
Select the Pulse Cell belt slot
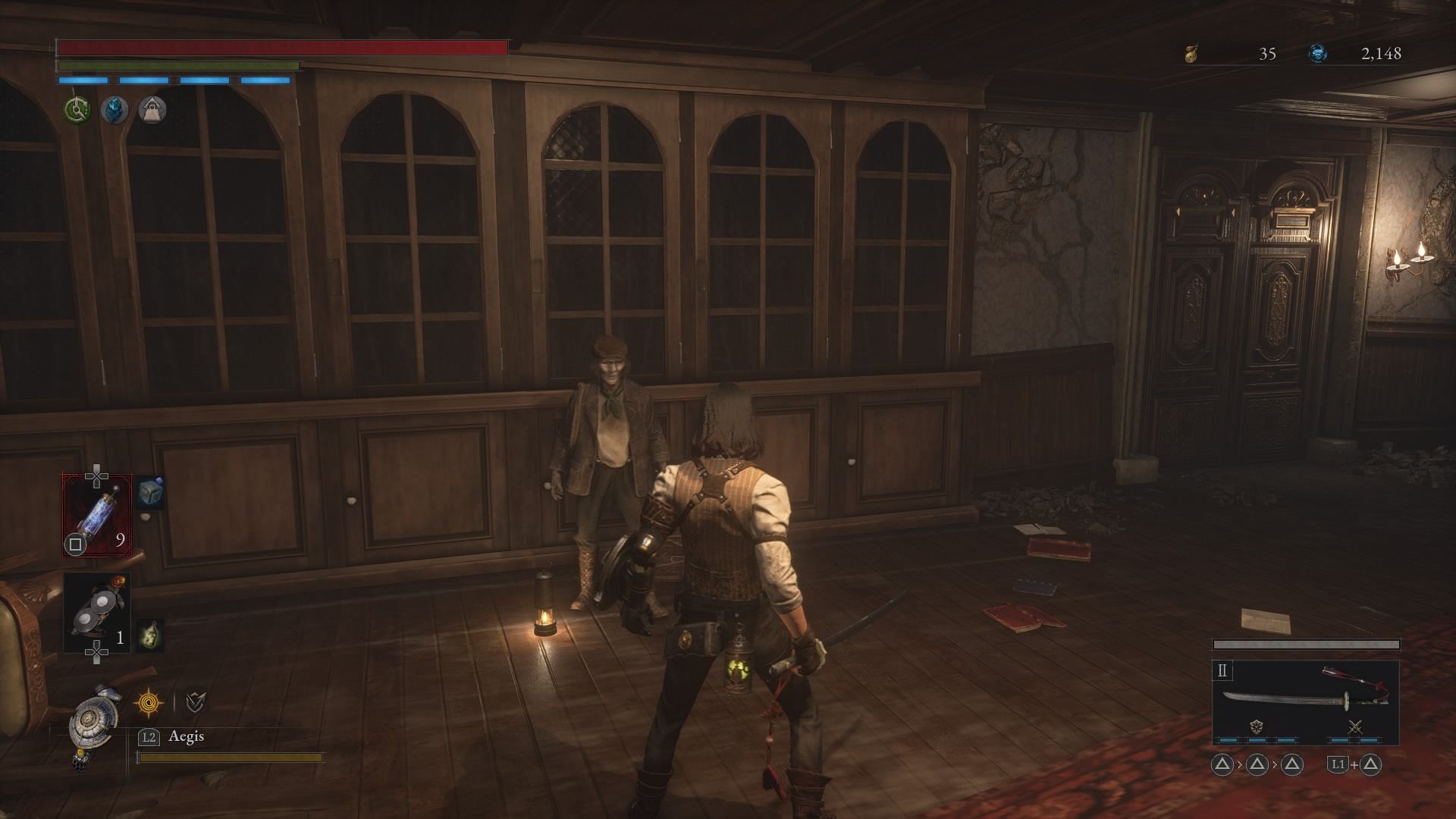(x=97, y=514)
